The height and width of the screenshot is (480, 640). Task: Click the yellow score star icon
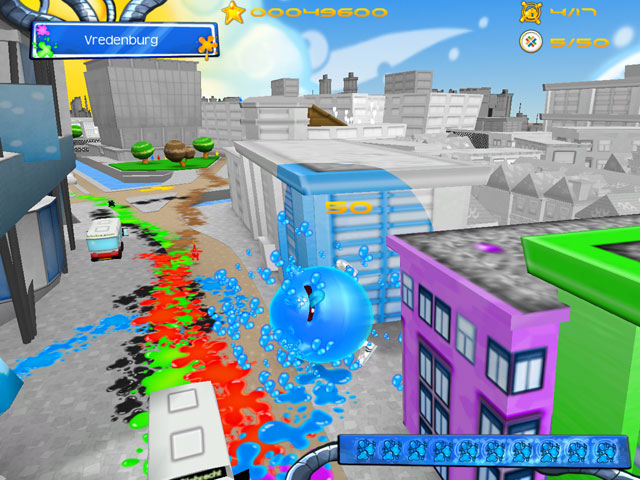click(233, 13)
